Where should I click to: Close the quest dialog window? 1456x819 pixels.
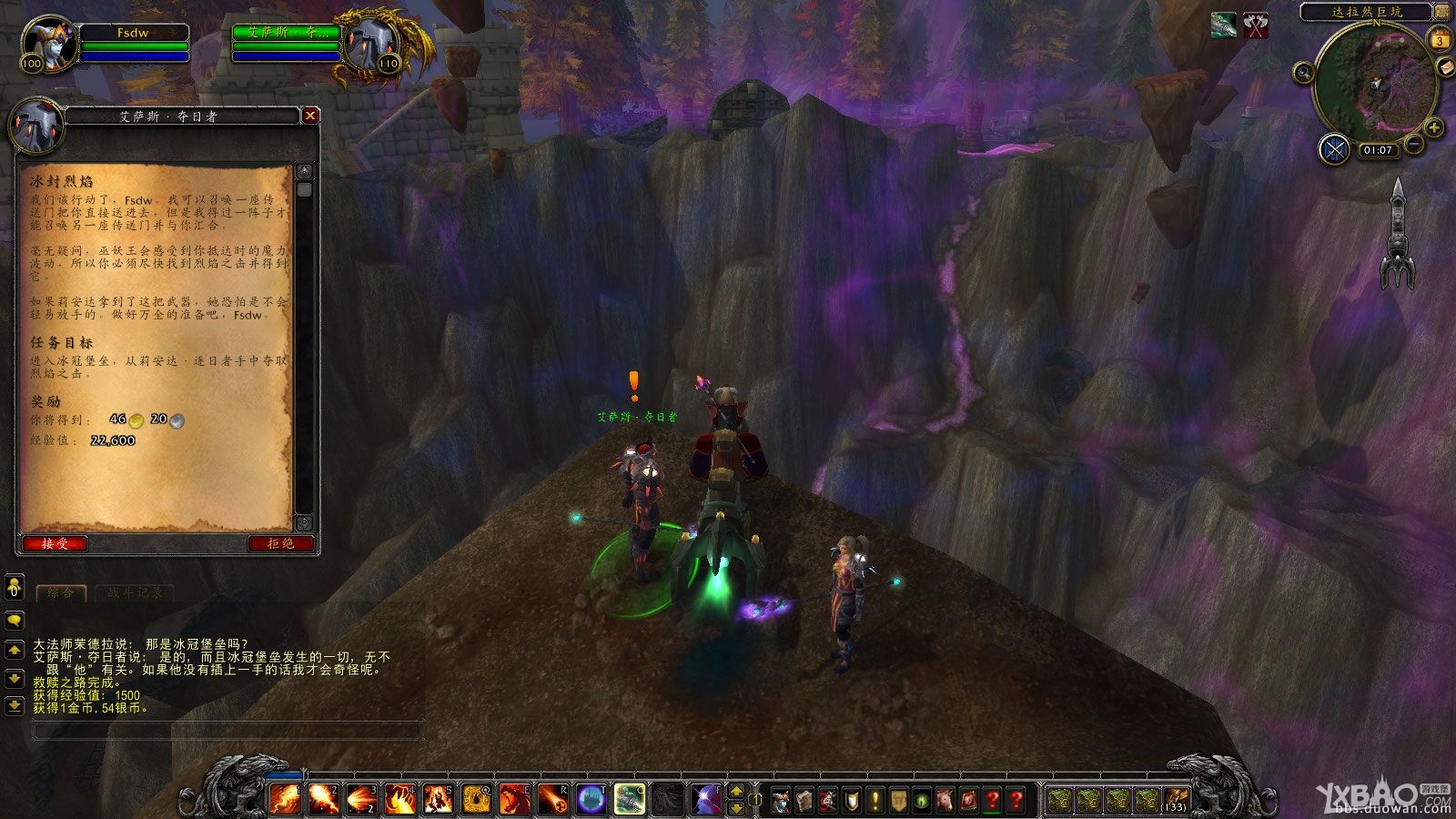(310, 116)
